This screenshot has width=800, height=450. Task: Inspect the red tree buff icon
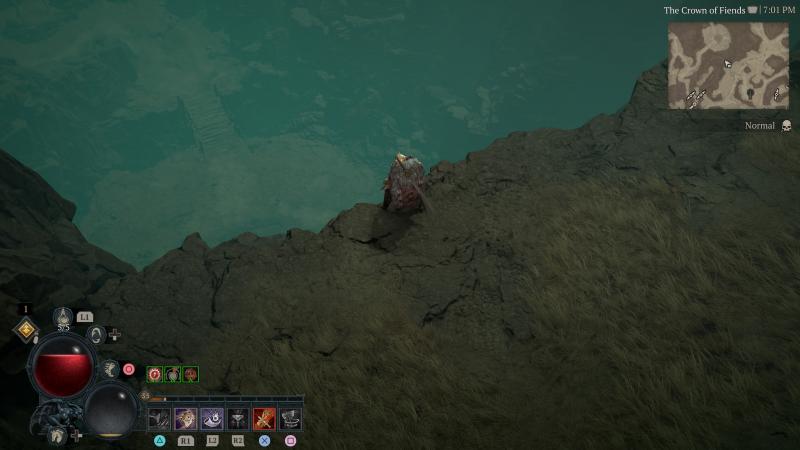click(190, 374)
